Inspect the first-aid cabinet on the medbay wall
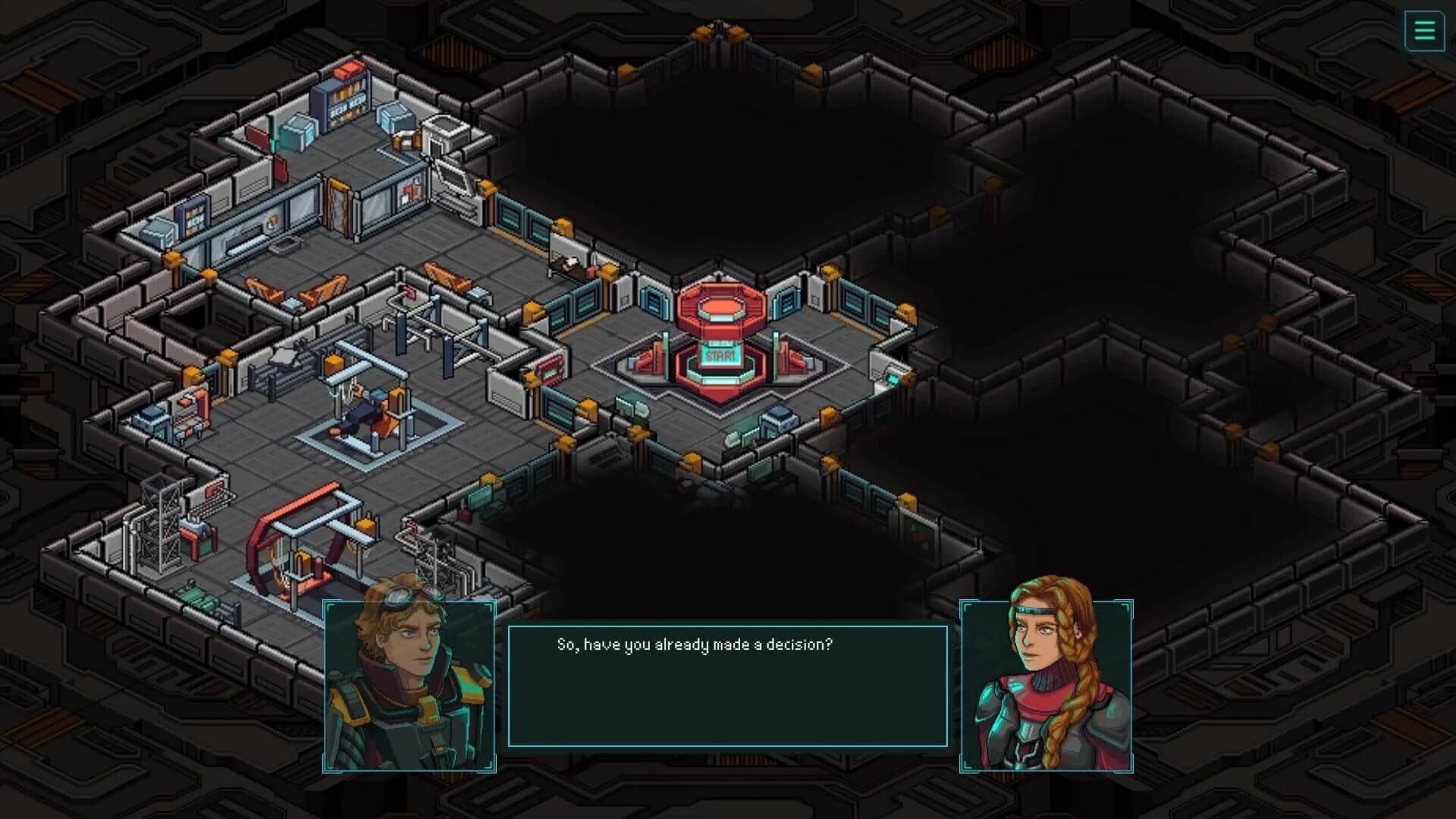This screenshot has width=1456, height=819. click(x=412, y=190)
